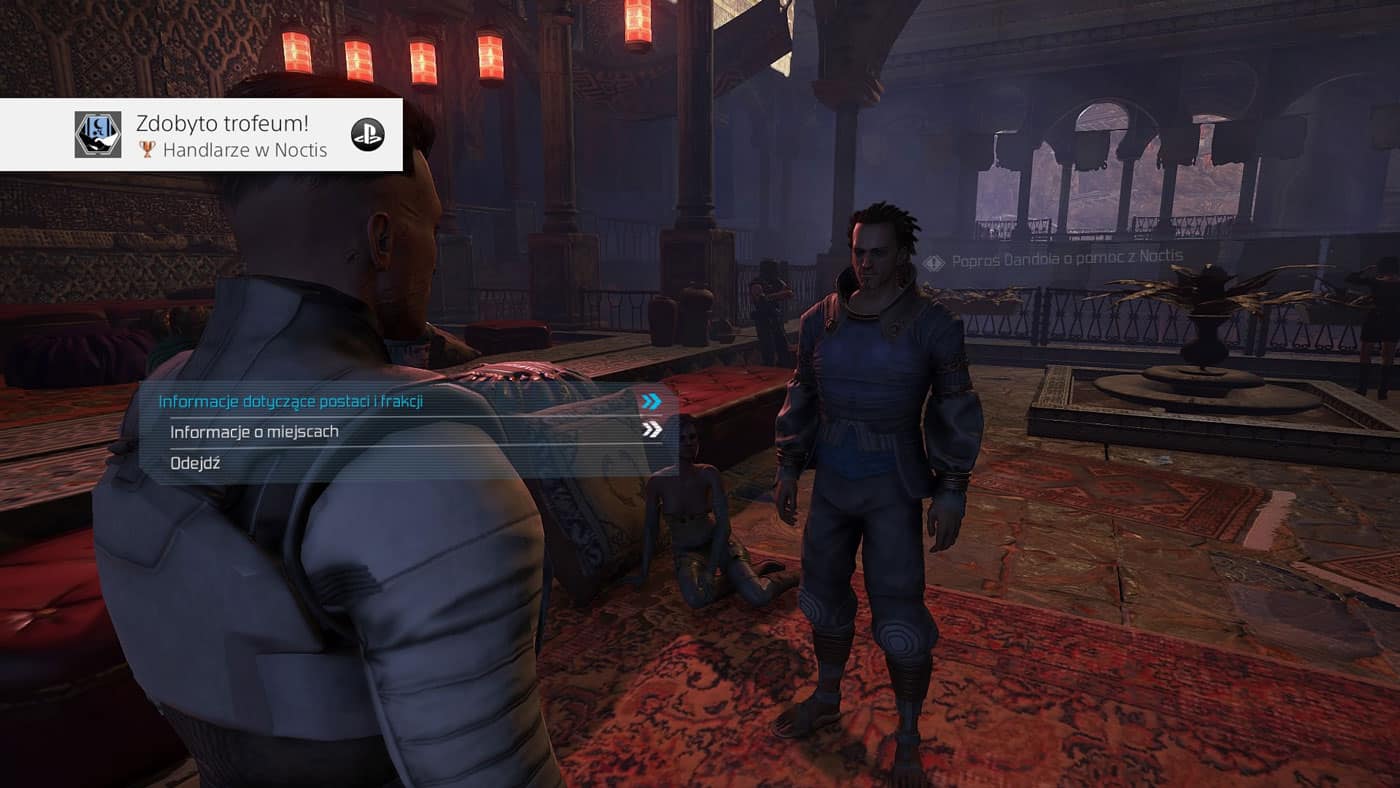Pick 'Odejdź' to leave the conversation

[x=195, y=463]
